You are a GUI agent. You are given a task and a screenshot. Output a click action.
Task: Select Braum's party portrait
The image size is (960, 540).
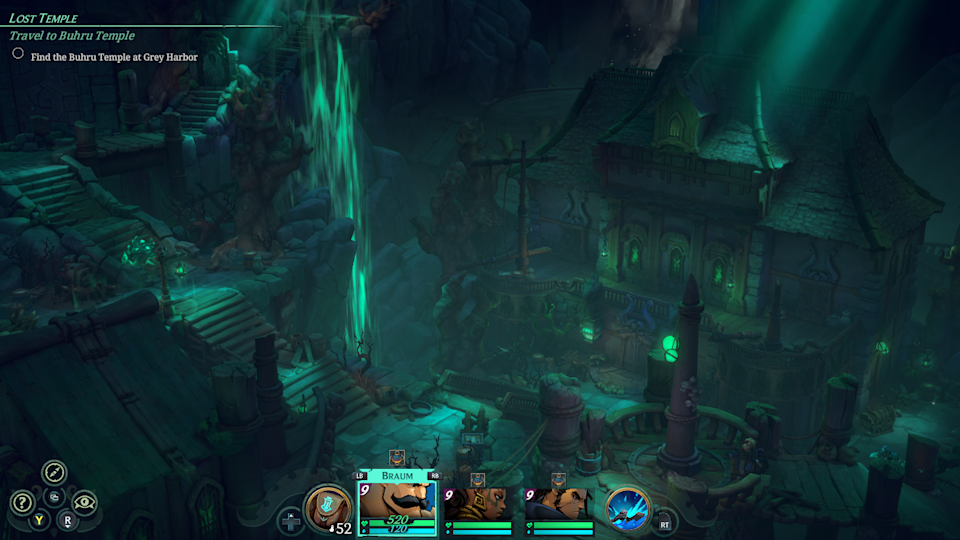point(396,502)
